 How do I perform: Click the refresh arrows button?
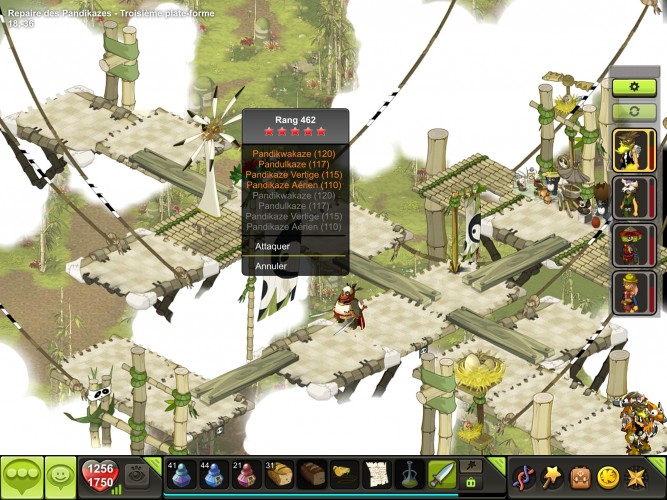(634, 111)
